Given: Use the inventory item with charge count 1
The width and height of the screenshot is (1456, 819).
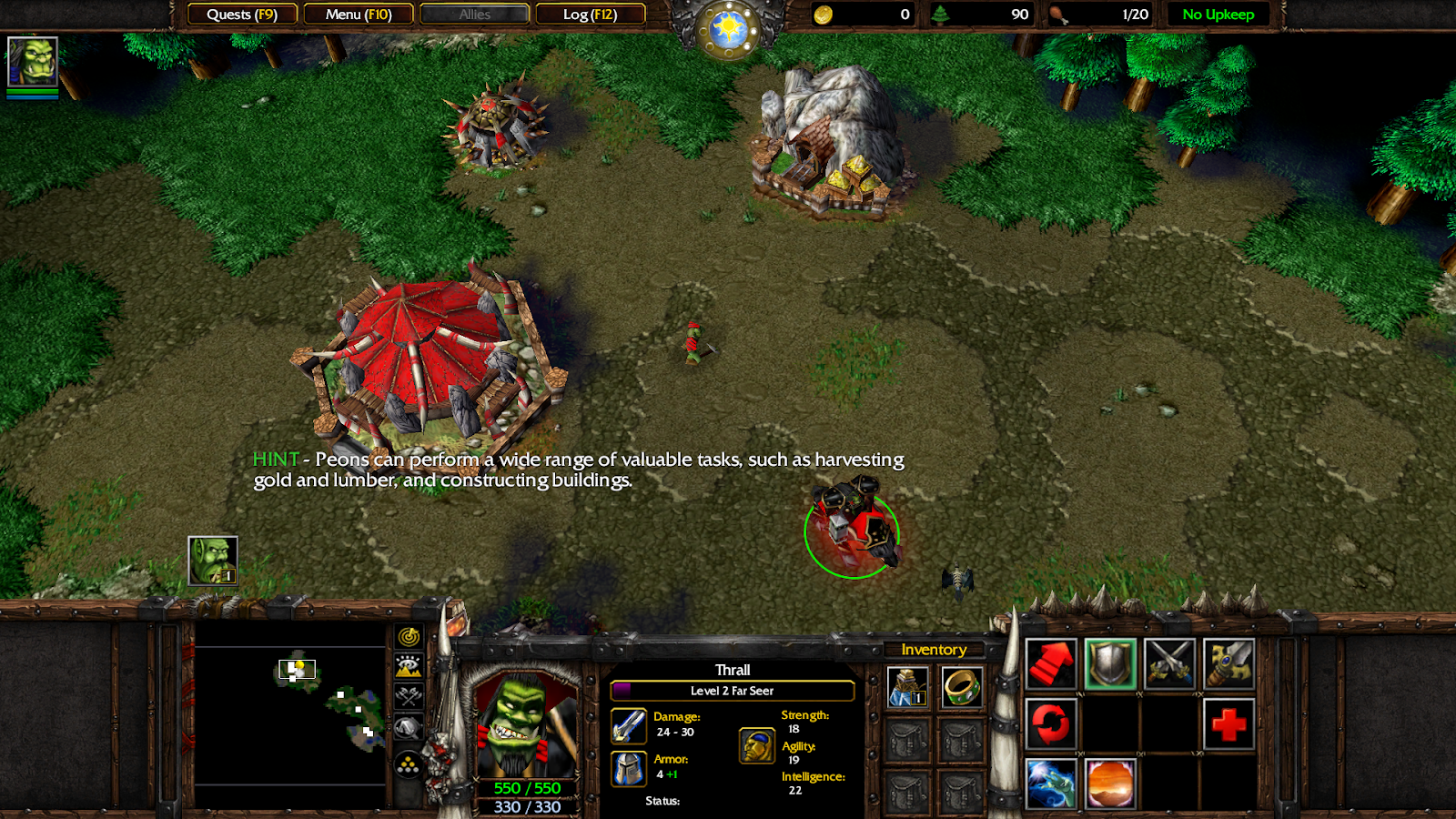Looking at the screenshot, I should tap(907, 687).
